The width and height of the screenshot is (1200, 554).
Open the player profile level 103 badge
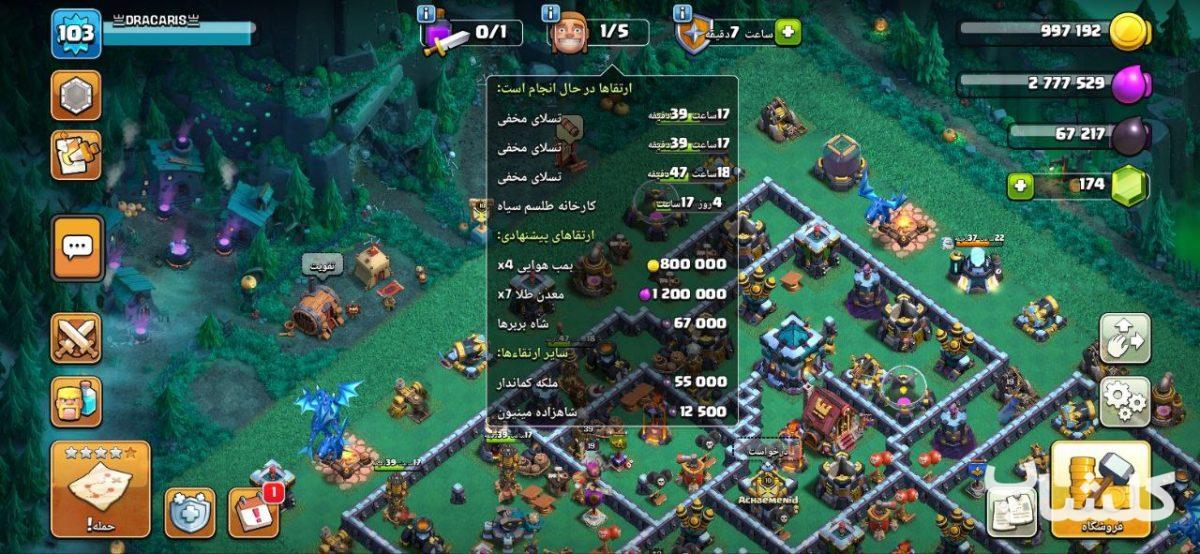(76, 34)
